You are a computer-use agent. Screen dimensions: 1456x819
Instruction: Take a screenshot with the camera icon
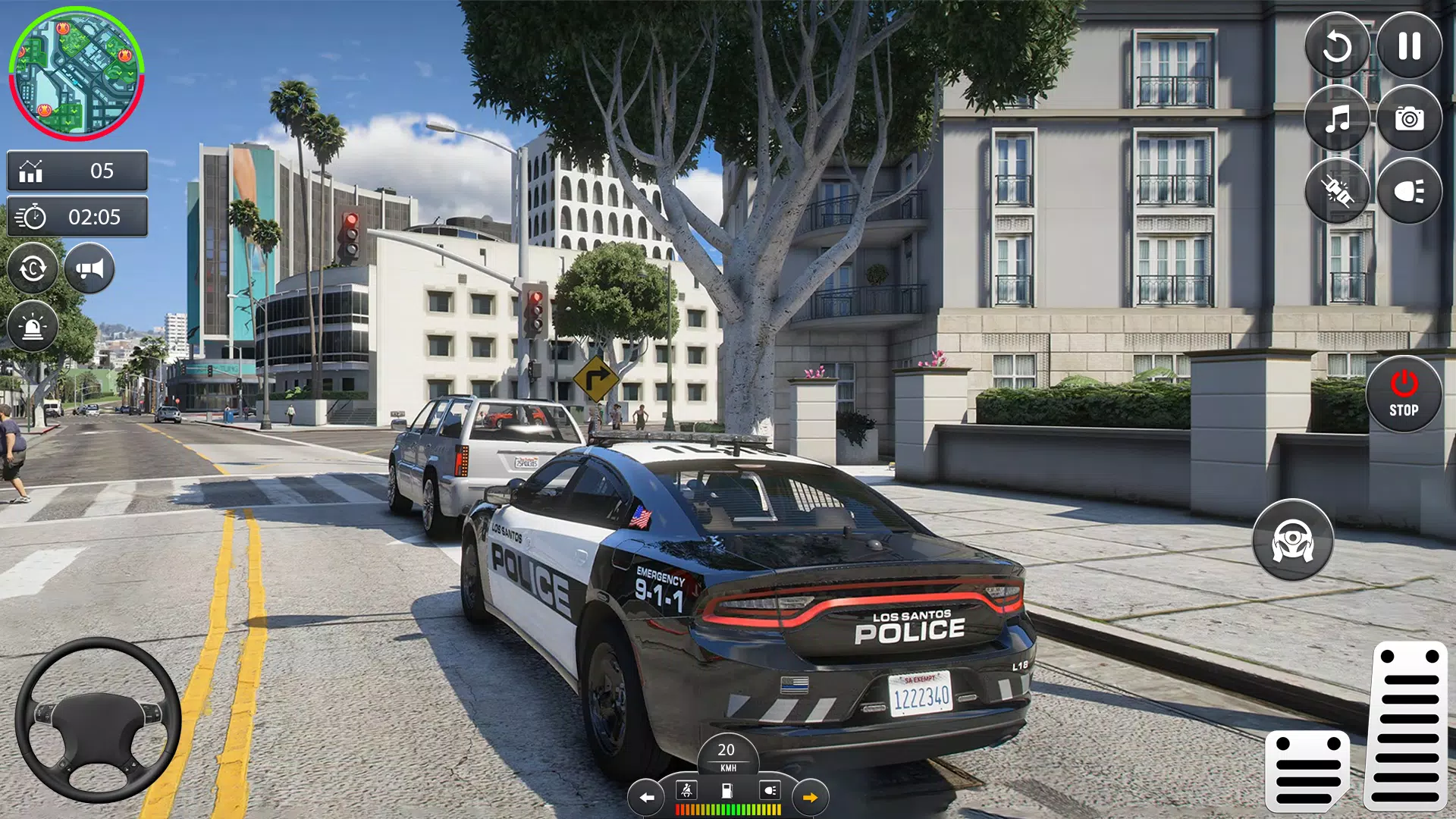[x=1409, y=119]
